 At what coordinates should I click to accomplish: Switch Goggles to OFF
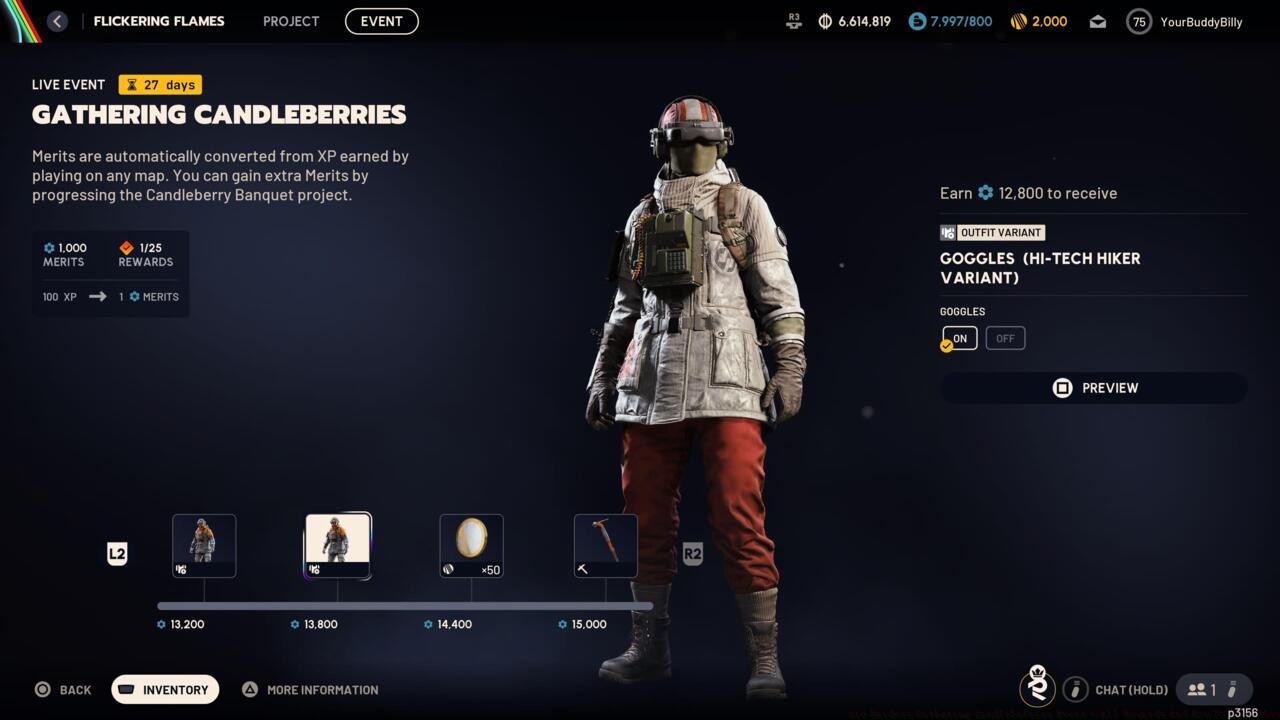point(1005,338)
